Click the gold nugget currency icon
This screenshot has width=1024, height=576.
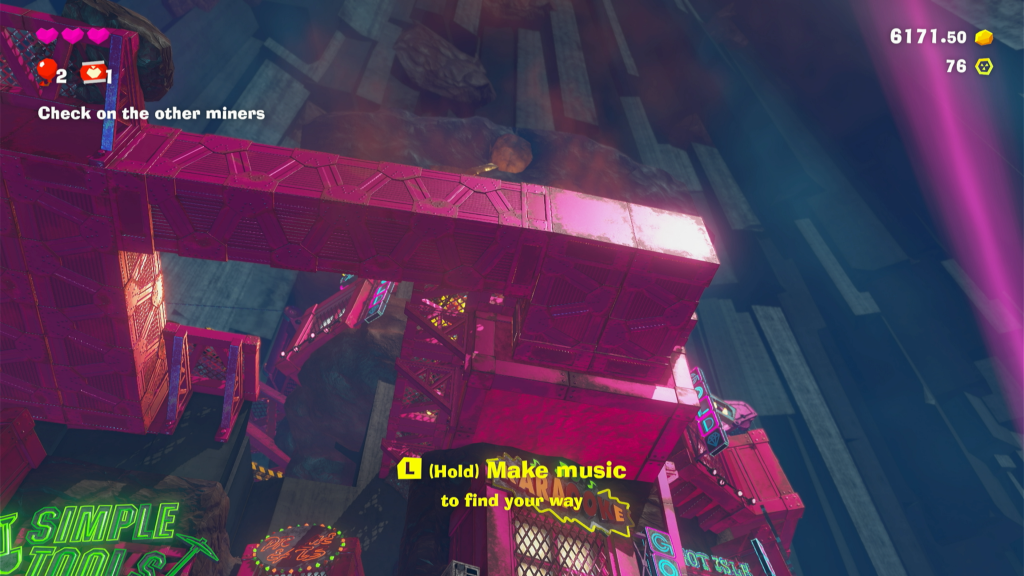(984, 38)
